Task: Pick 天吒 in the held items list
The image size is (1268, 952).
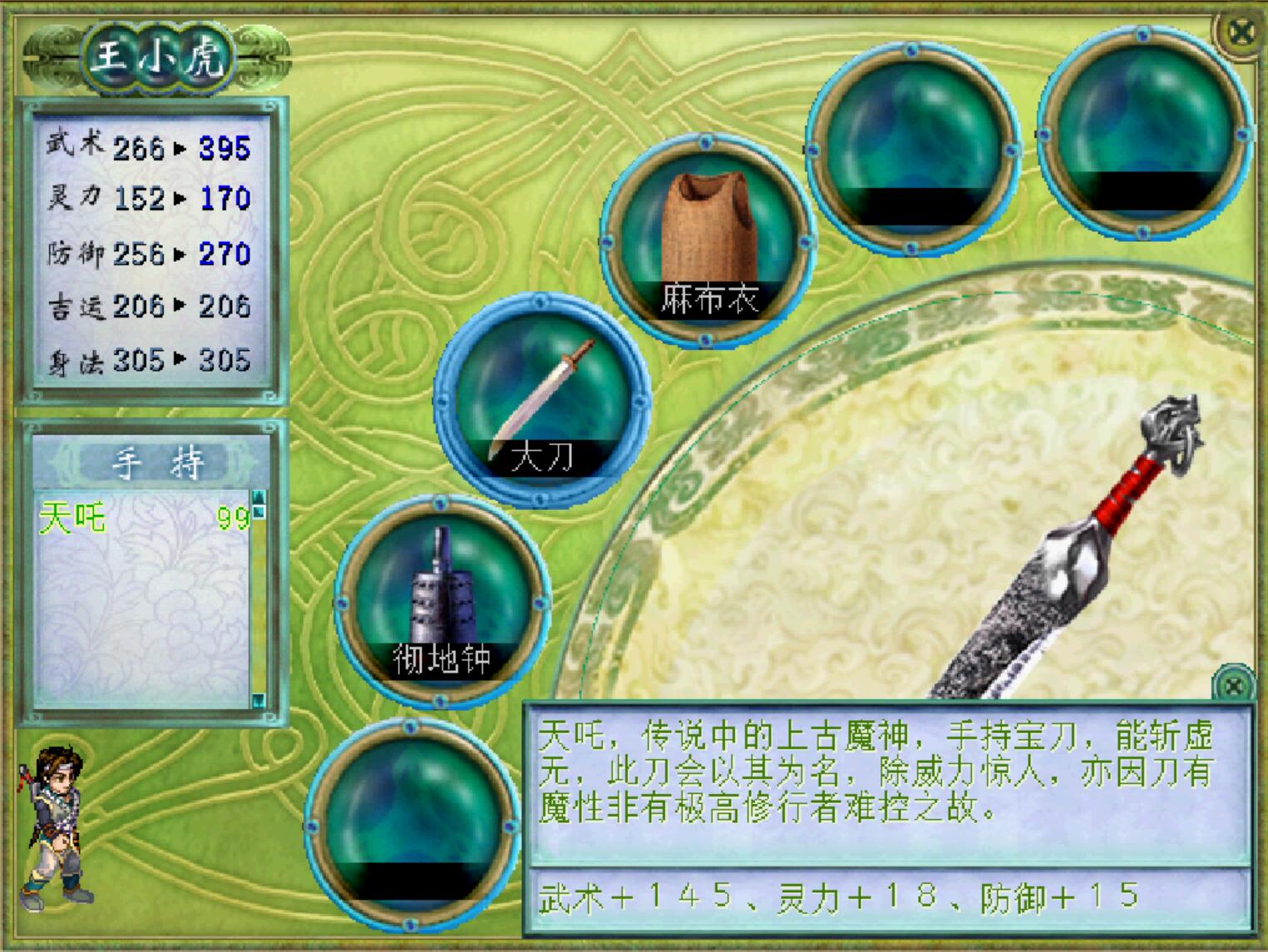Action: 73,519
